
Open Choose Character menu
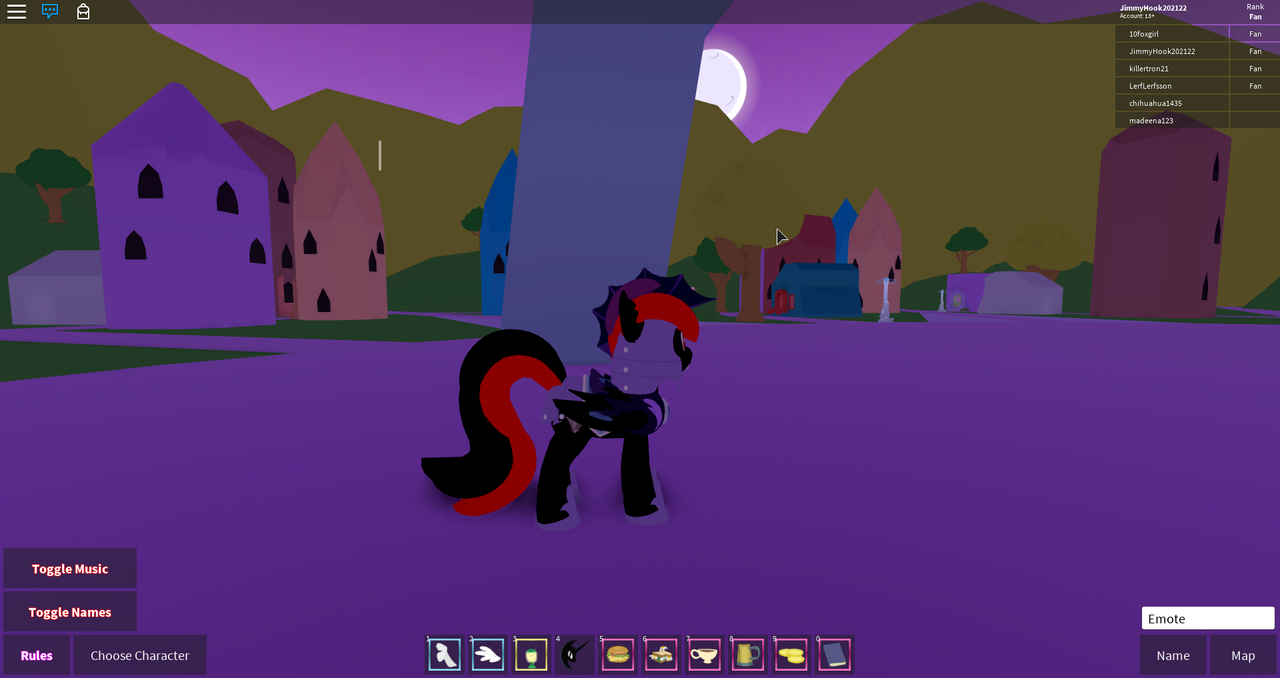[140, 655]
